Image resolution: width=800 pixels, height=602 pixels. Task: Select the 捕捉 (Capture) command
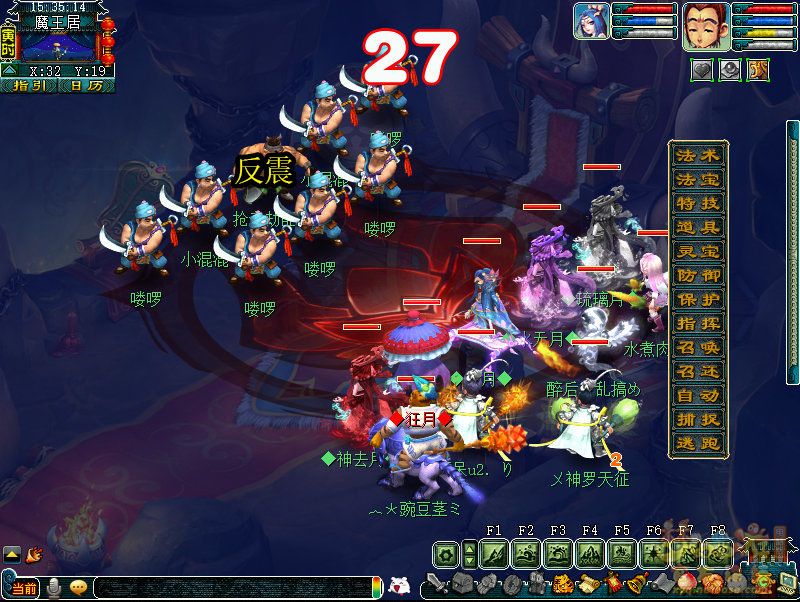tap(698, 420)
